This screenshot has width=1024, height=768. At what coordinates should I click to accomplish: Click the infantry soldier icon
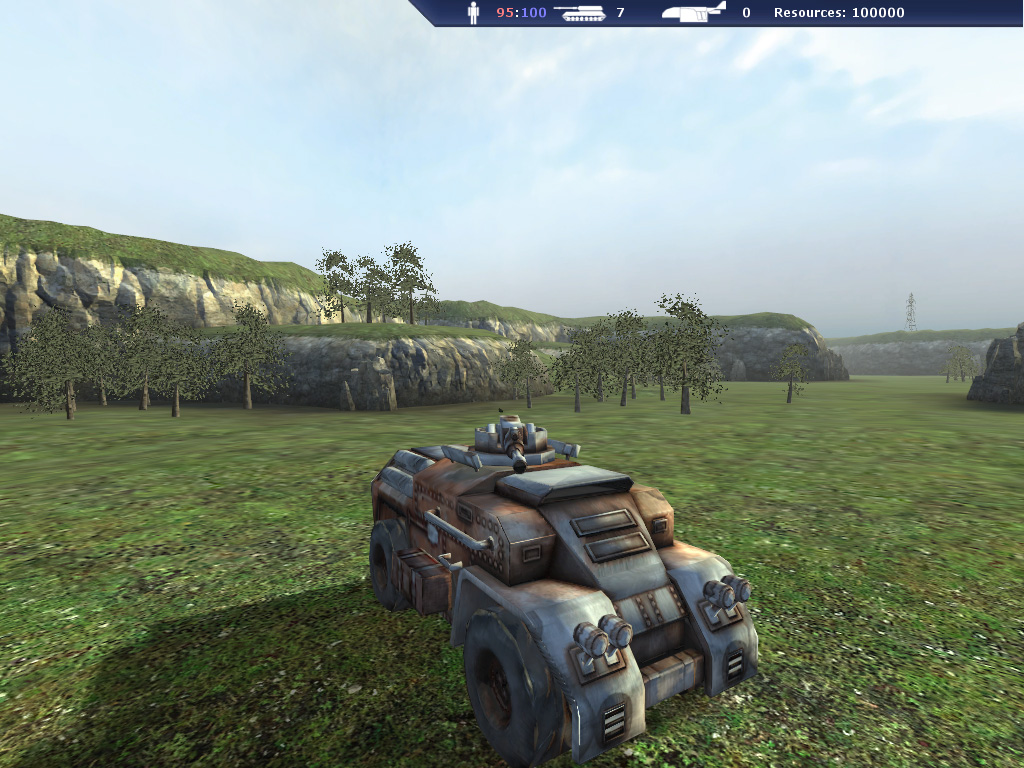[x=473, y=13]
